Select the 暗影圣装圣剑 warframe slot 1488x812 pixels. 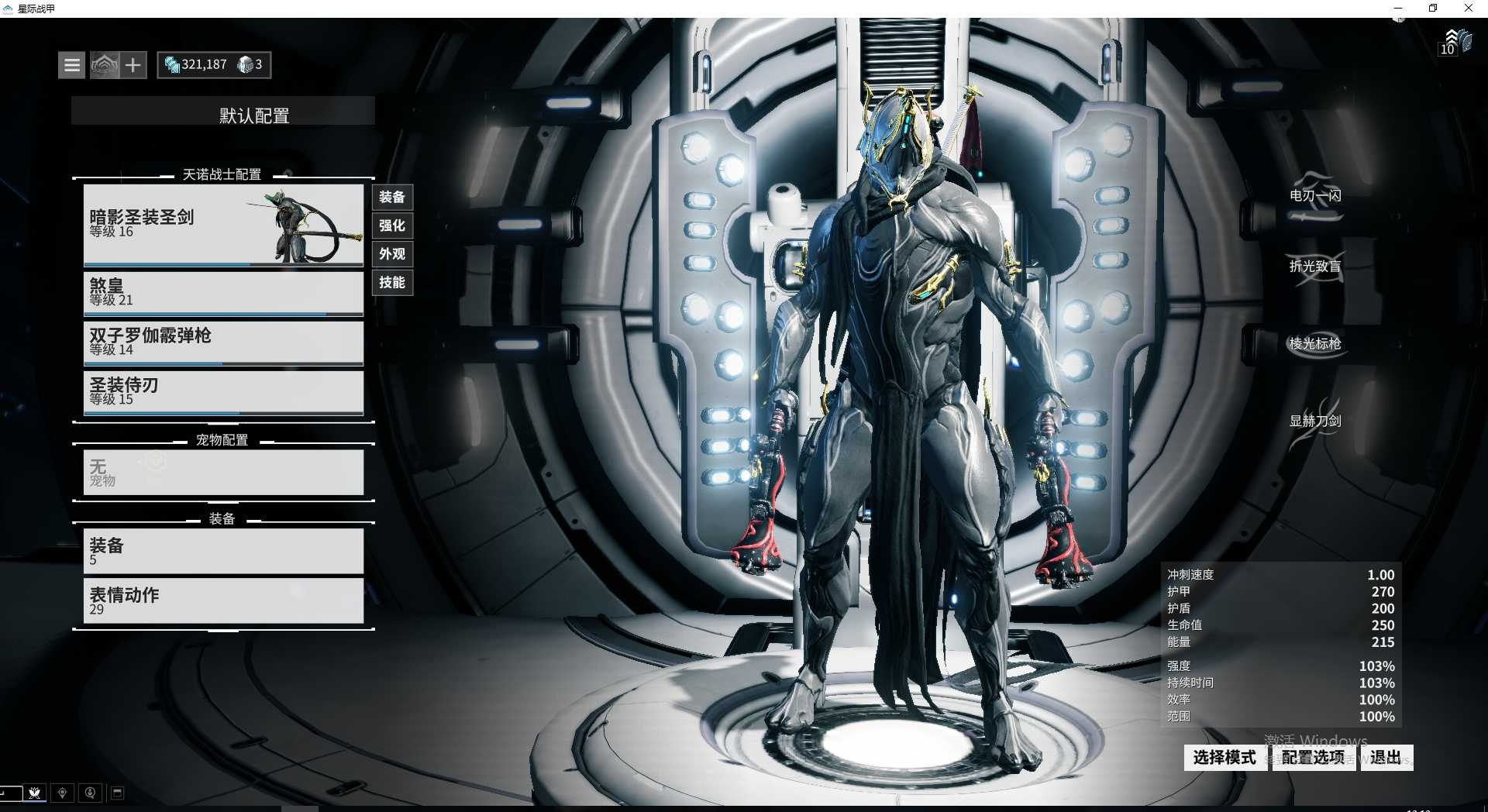coord(222,225)
